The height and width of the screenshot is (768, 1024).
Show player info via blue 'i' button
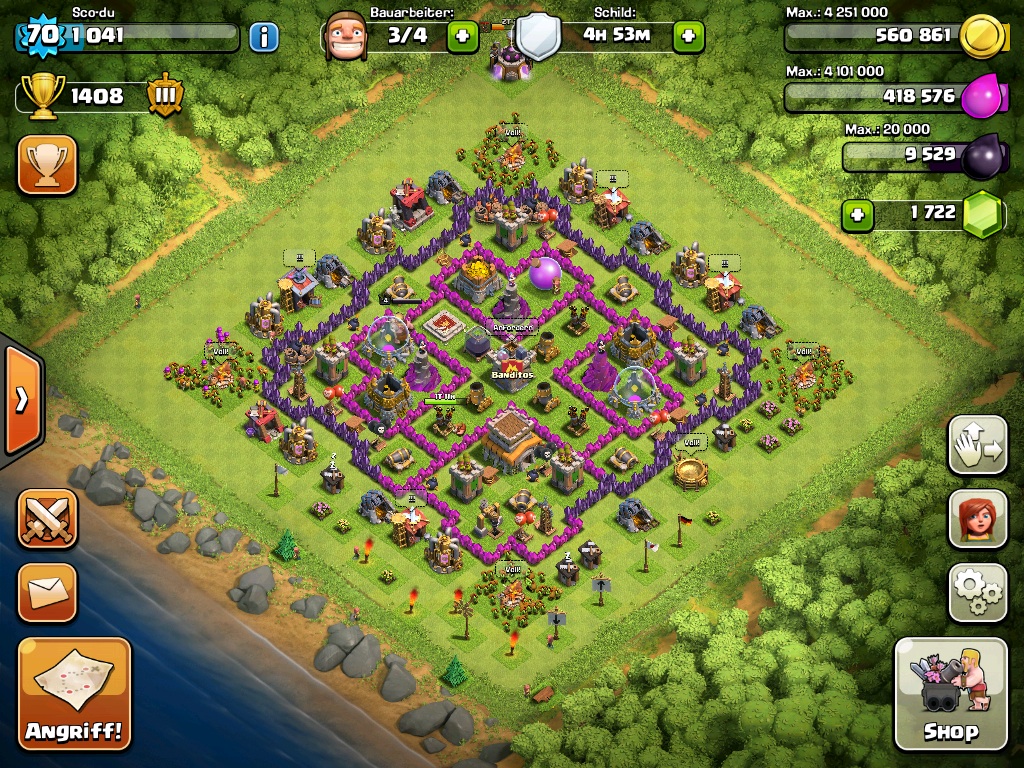264,38
